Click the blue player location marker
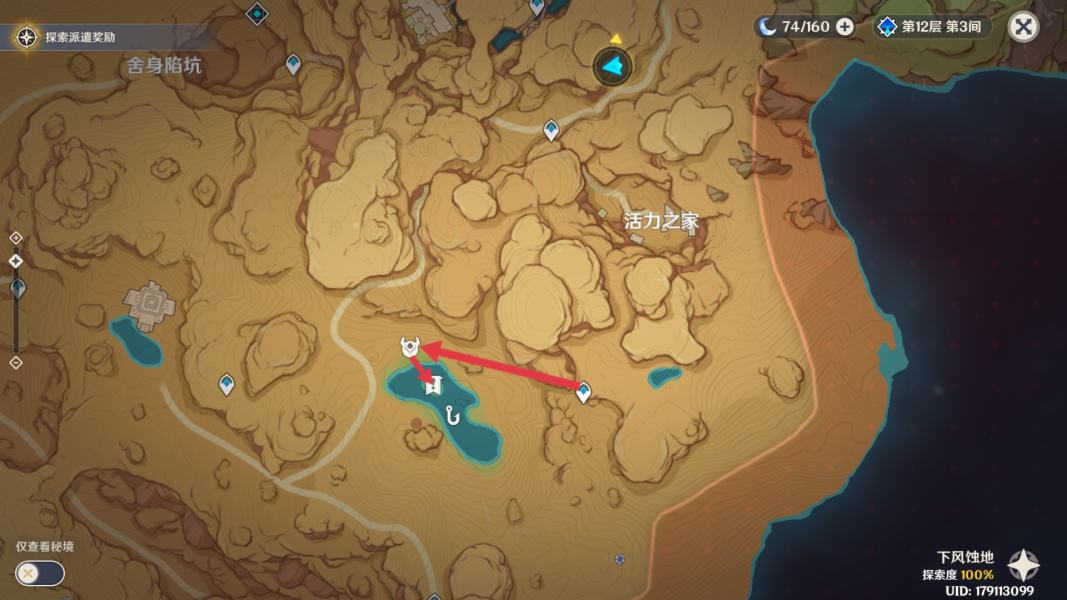This screenshot has height=600, width=1067. click(x=612, y=67)
